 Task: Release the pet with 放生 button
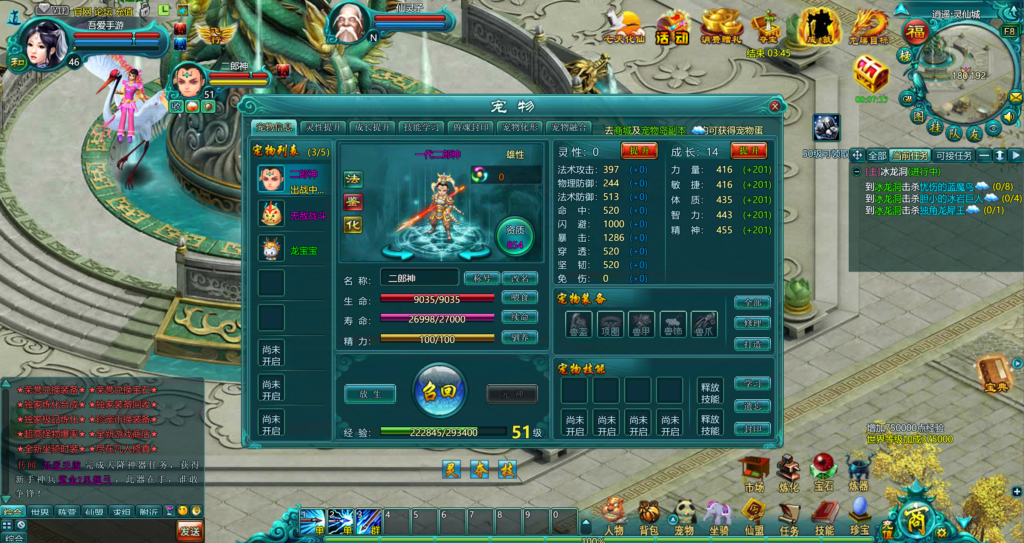(x=370, y=394)
